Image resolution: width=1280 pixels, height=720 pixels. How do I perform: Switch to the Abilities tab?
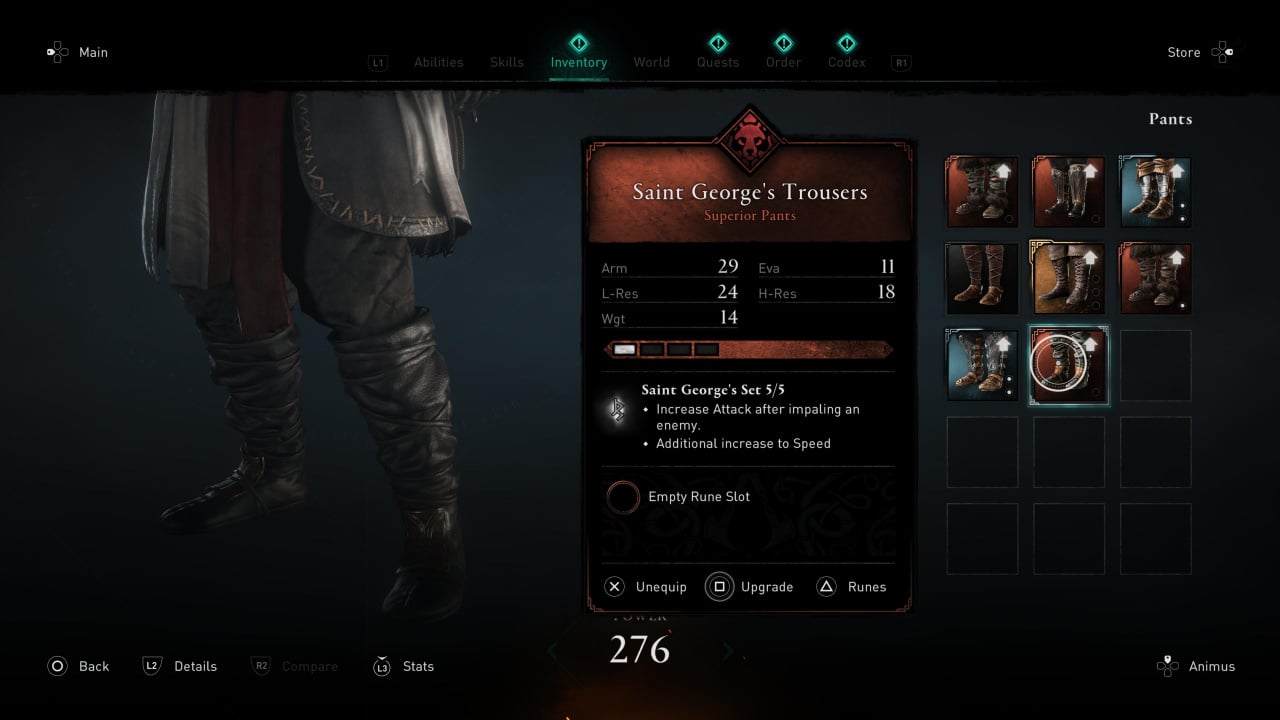438,62
